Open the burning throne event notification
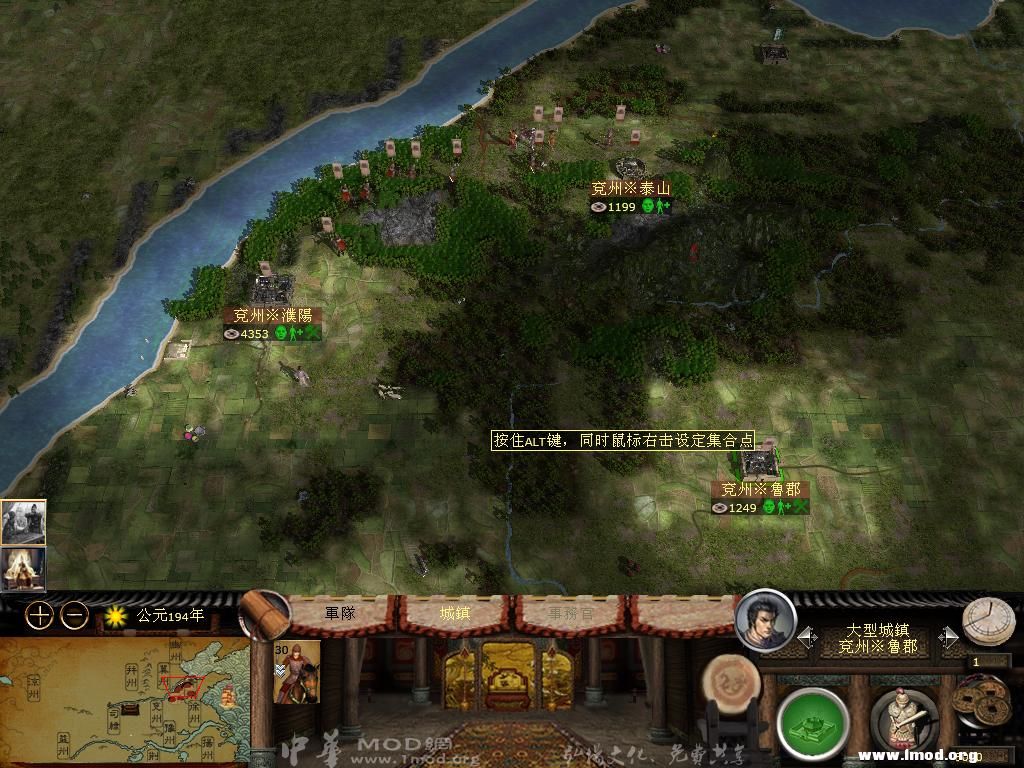 pyautogui.click(x=22, y=567)
